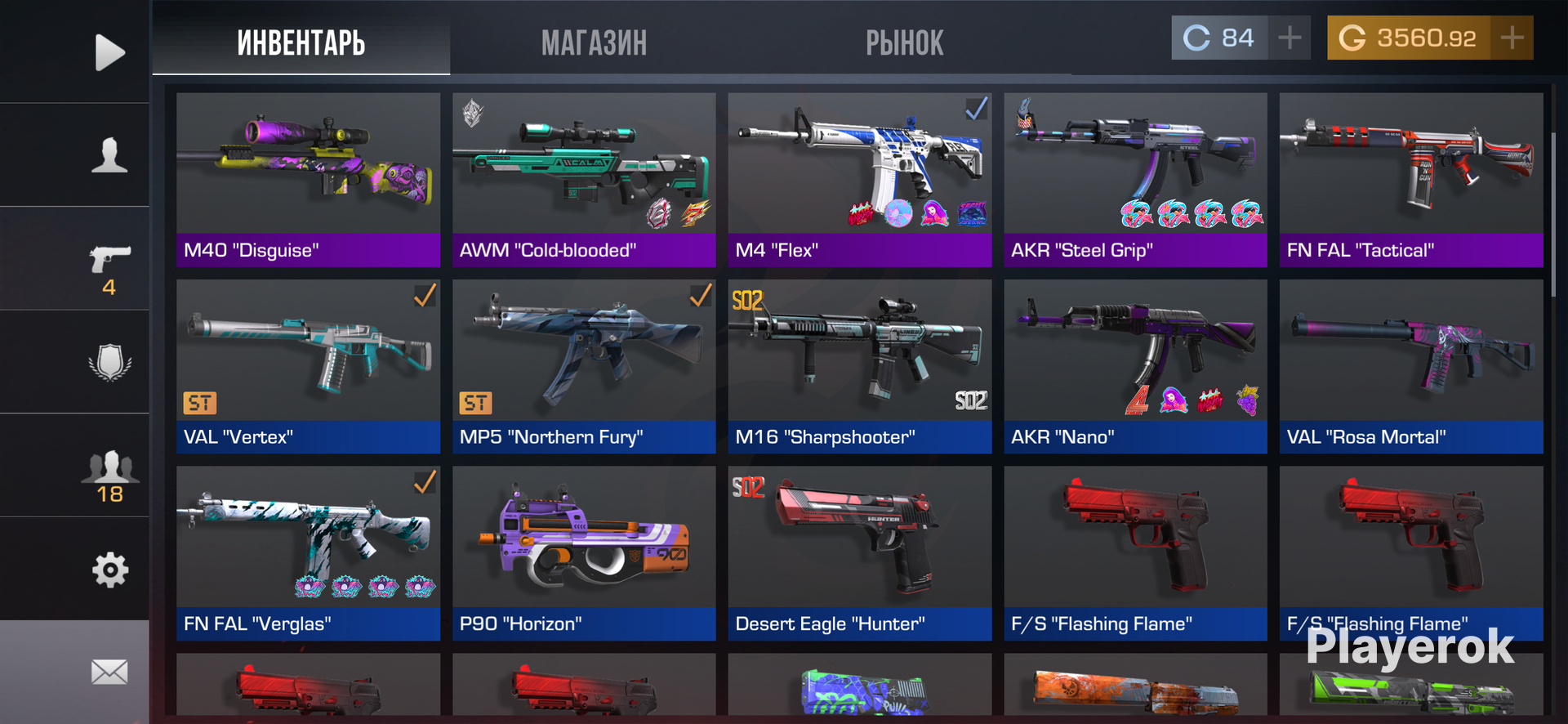
Task: Switch to the Магазин tab
Action: (594, 42)
